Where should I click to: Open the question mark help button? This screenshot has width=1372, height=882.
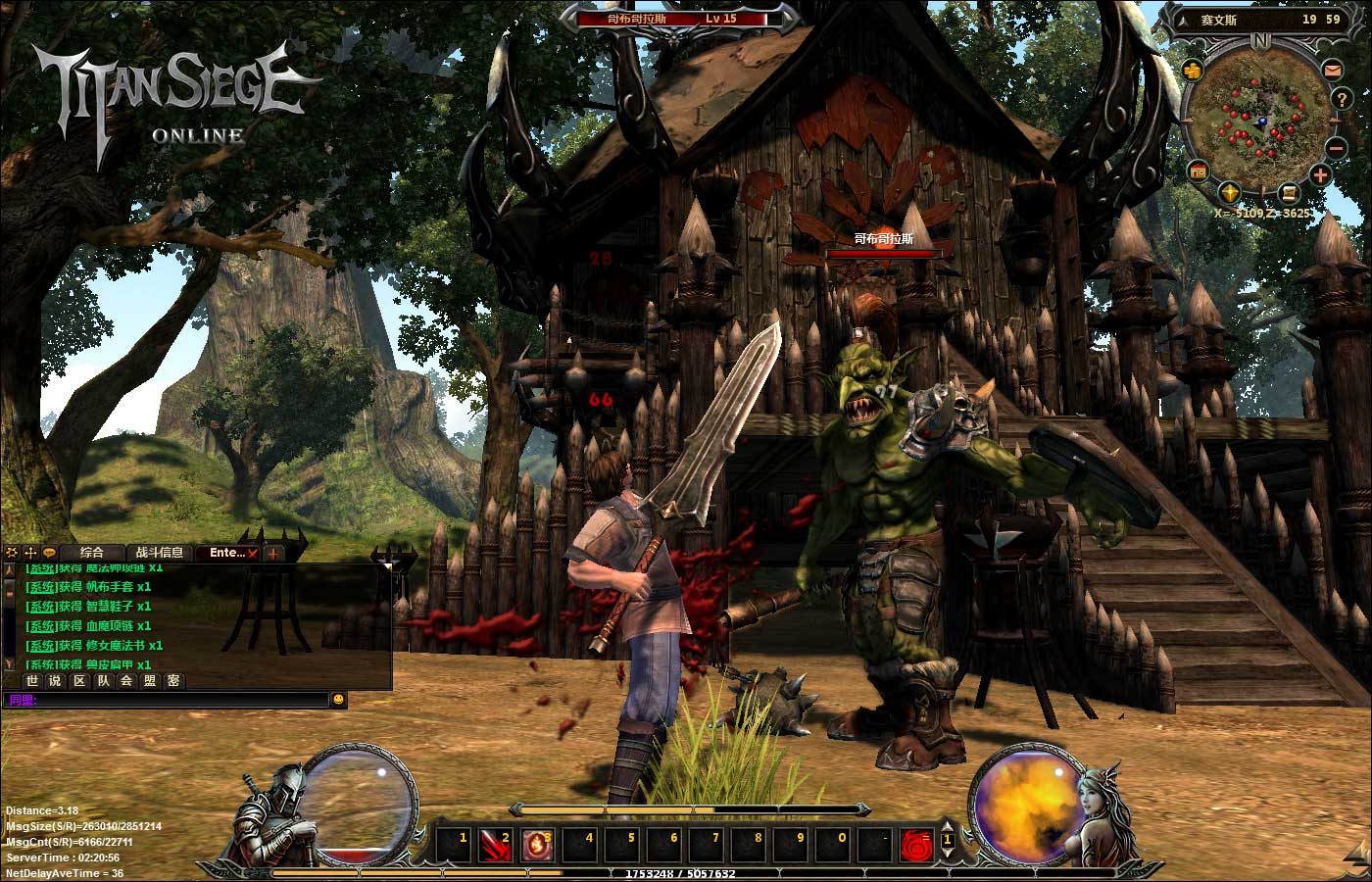click(1342, 99)
